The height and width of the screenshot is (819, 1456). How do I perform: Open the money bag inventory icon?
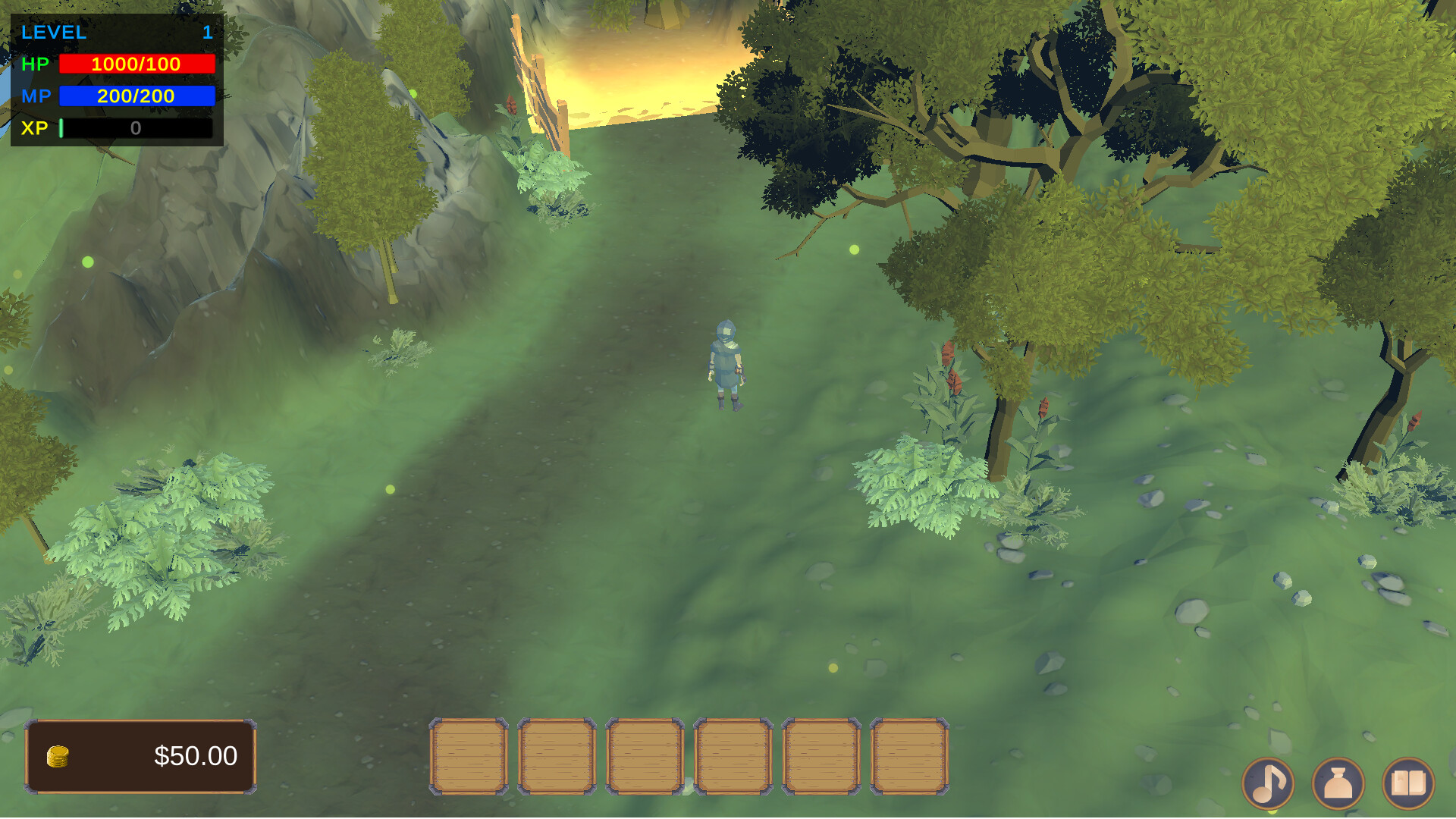(1339, 783)
